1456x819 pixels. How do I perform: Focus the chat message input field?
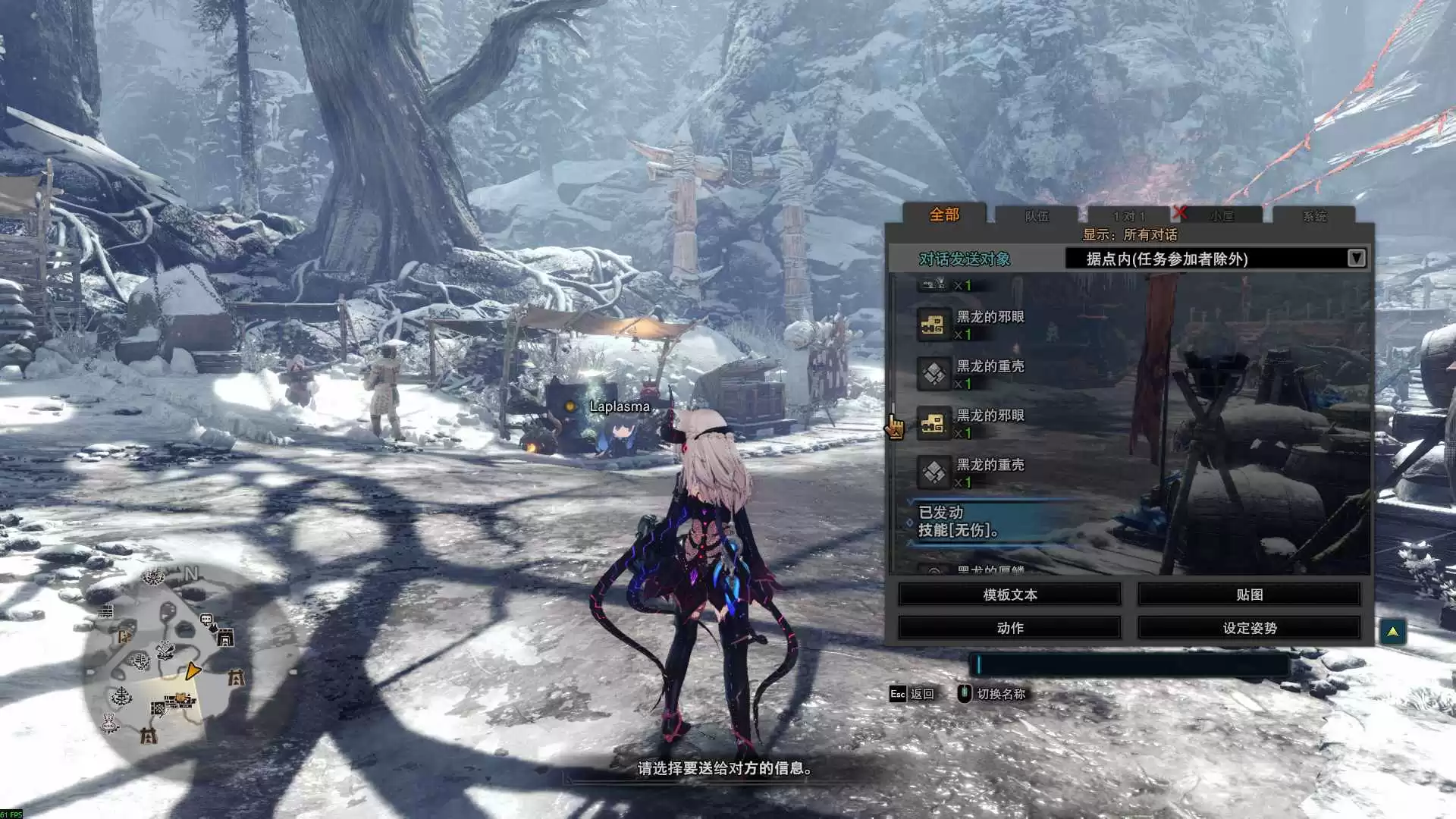pos(1129,665)
